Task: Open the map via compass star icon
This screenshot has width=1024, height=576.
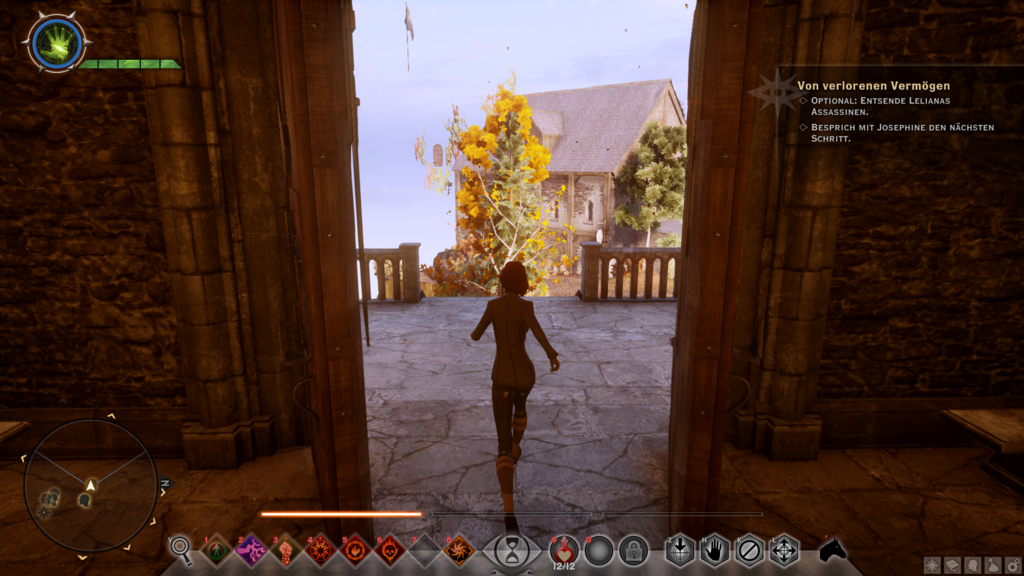Action: tap(933, 566)
